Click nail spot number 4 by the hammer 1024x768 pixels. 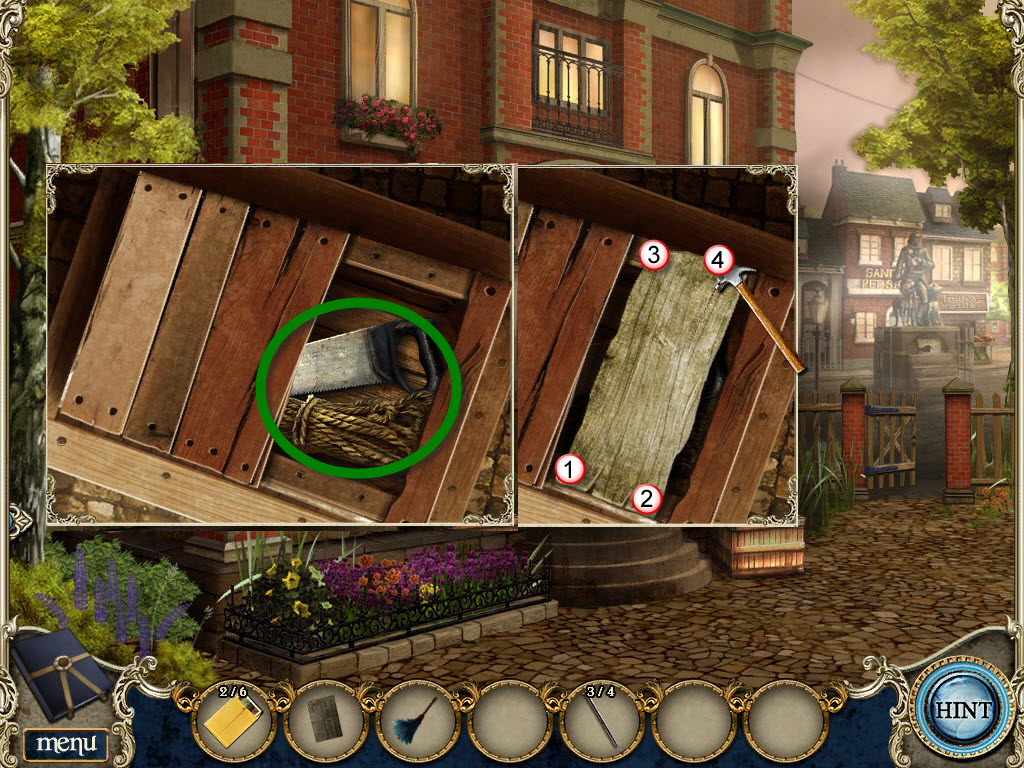point(716,260)
